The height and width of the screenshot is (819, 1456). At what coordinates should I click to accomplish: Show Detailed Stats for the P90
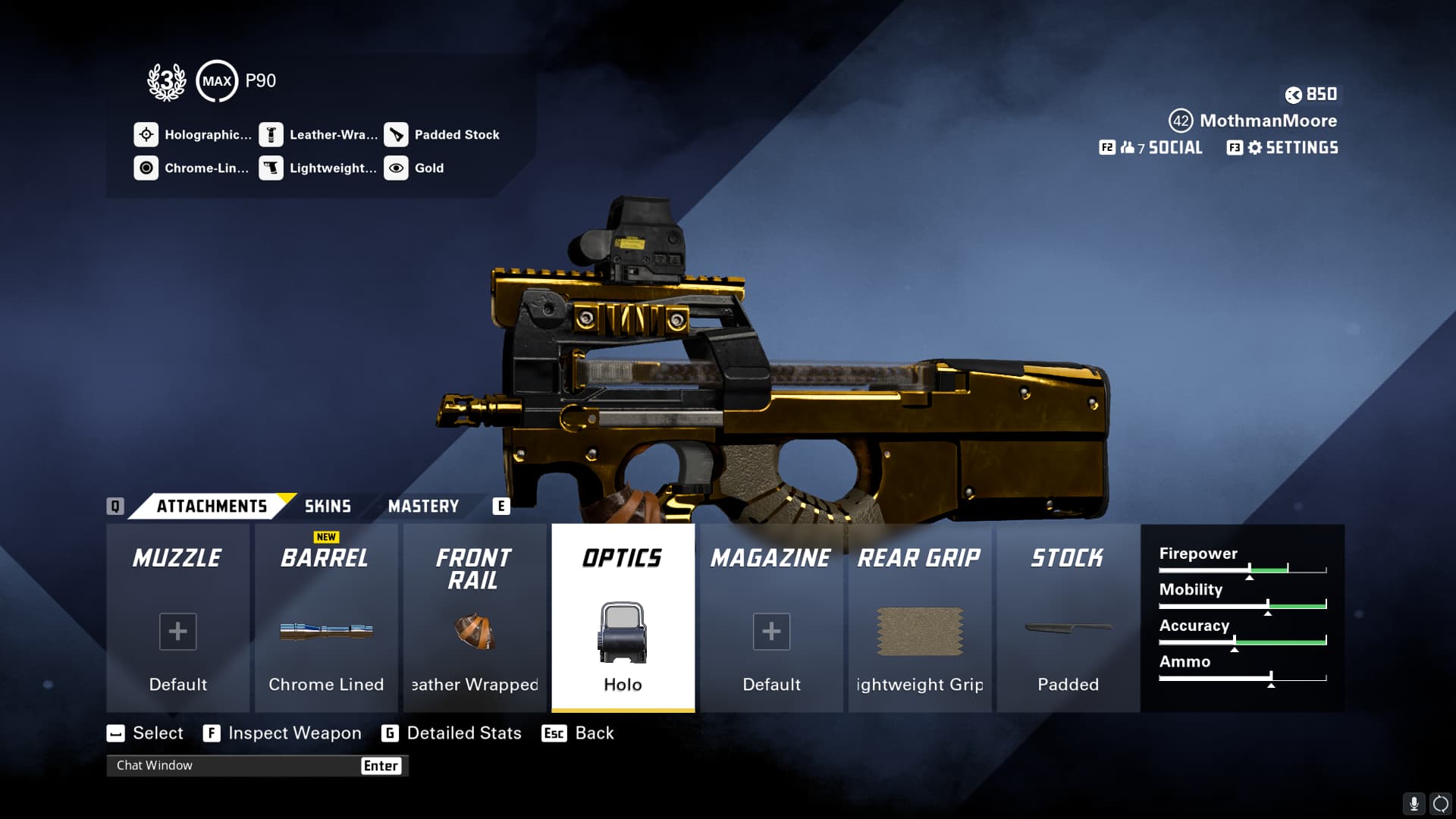(452, 733)
